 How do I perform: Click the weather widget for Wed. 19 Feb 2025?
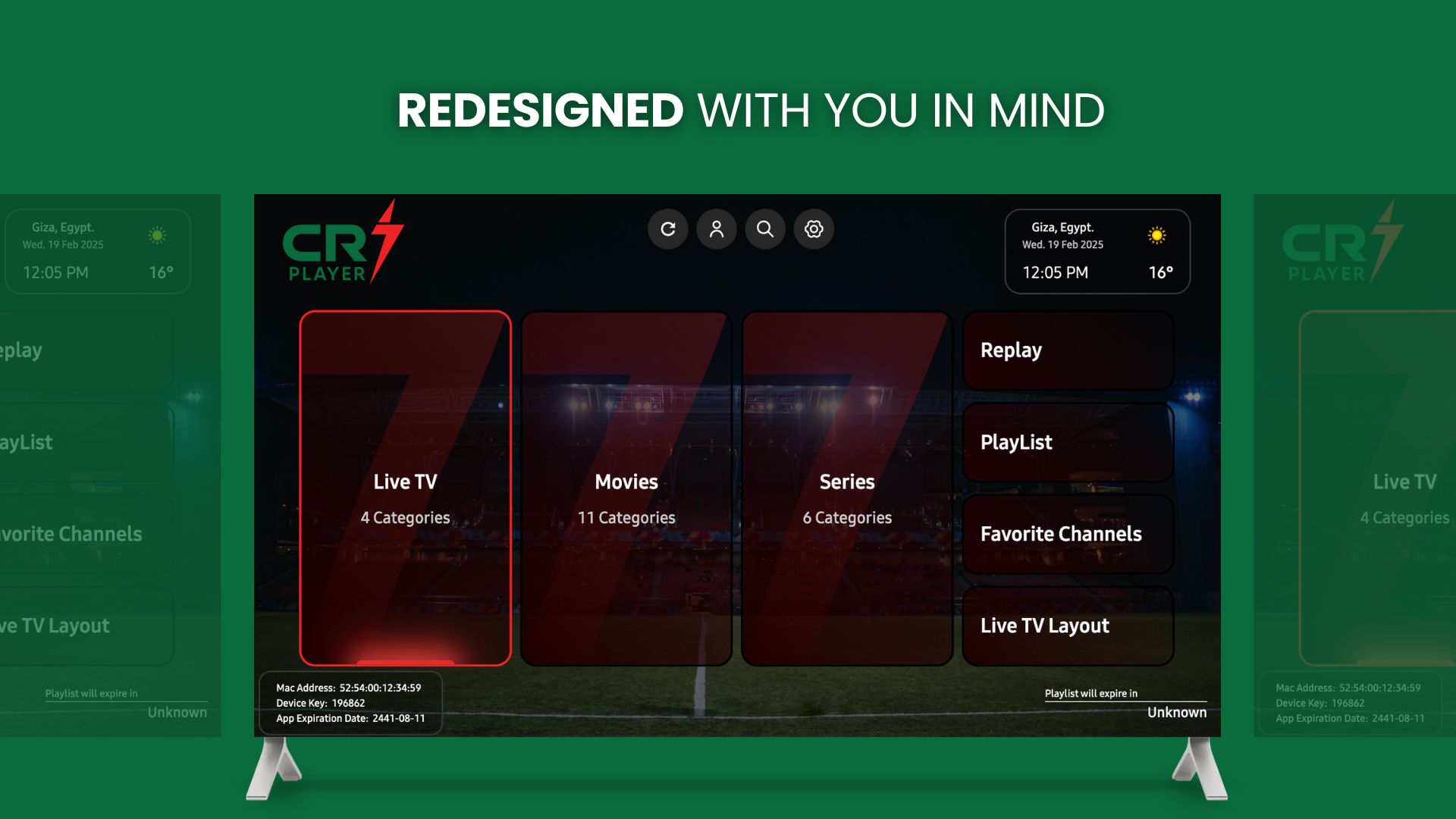1063,243
